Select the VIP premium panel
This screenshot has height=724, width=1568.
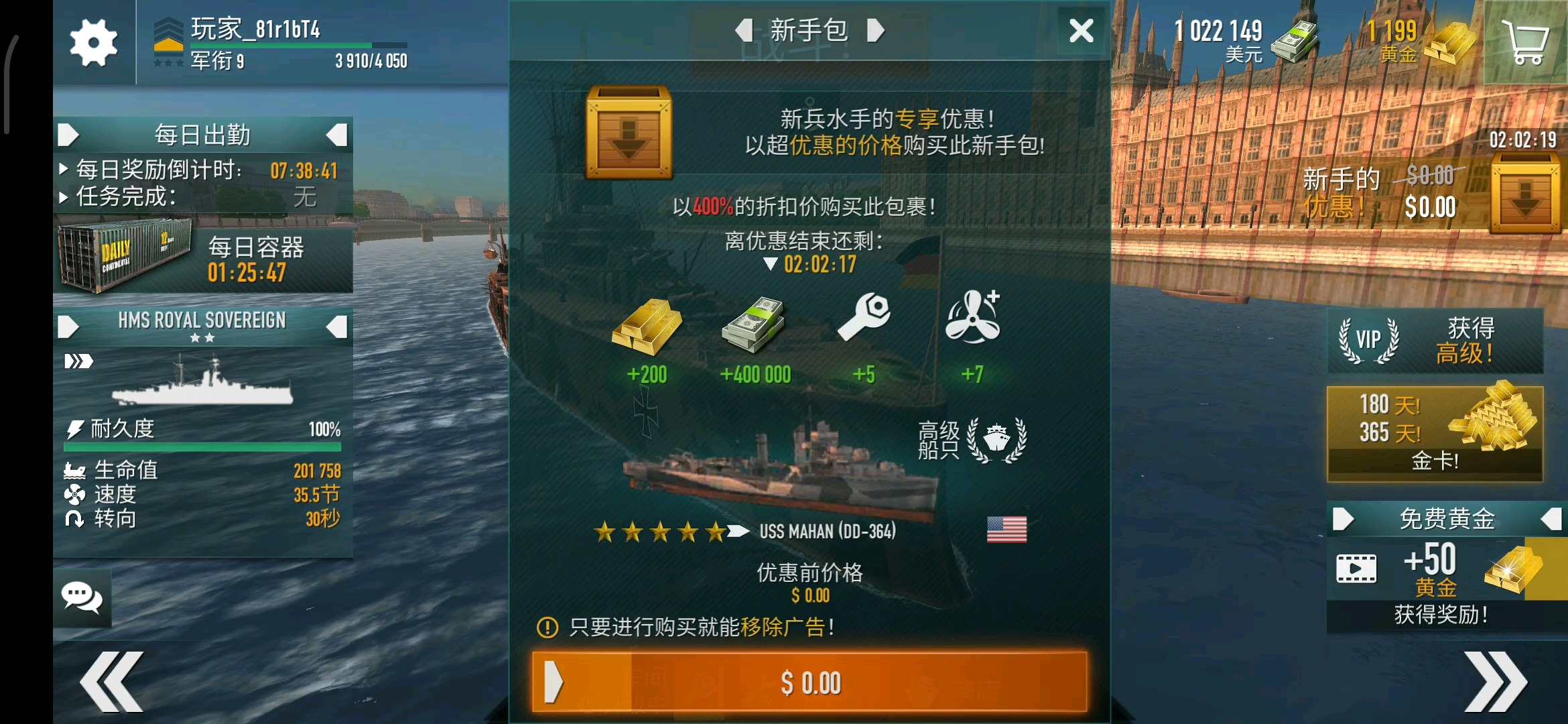(x=1434, y=342)
